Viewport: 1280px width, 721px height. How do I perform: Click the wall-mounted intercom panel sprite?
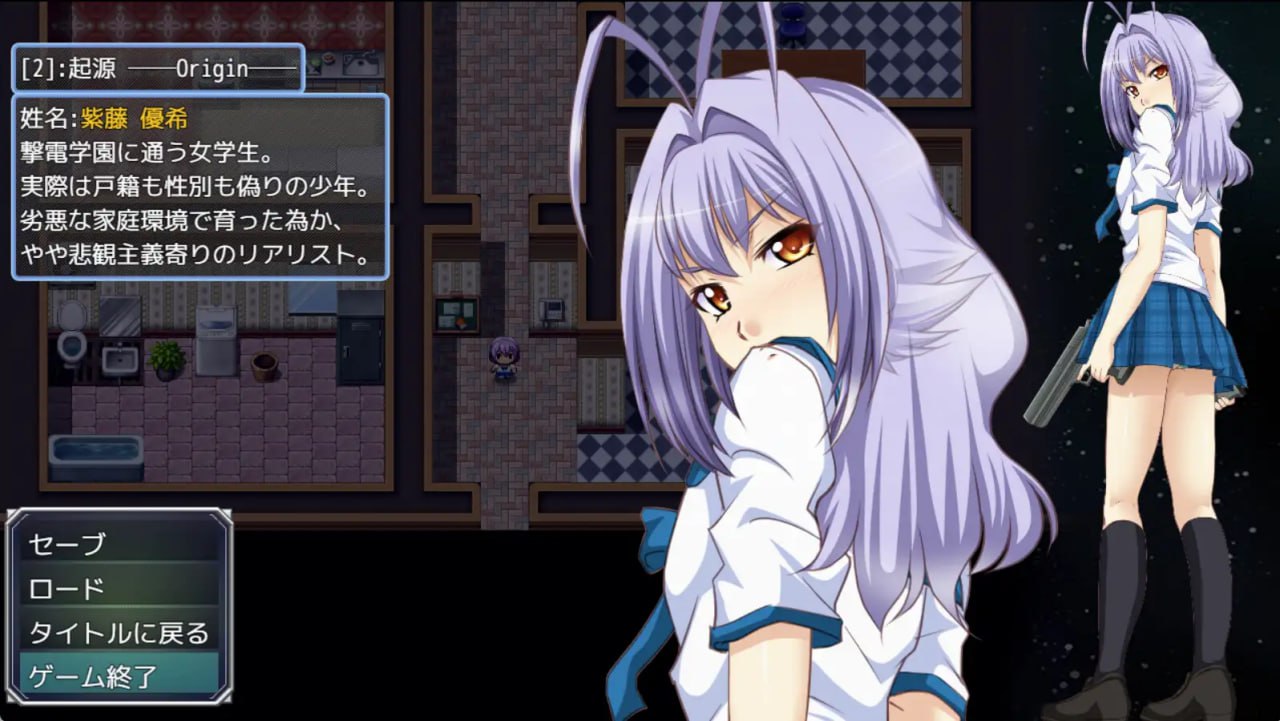pyautogui.click(x=551, y=309)
